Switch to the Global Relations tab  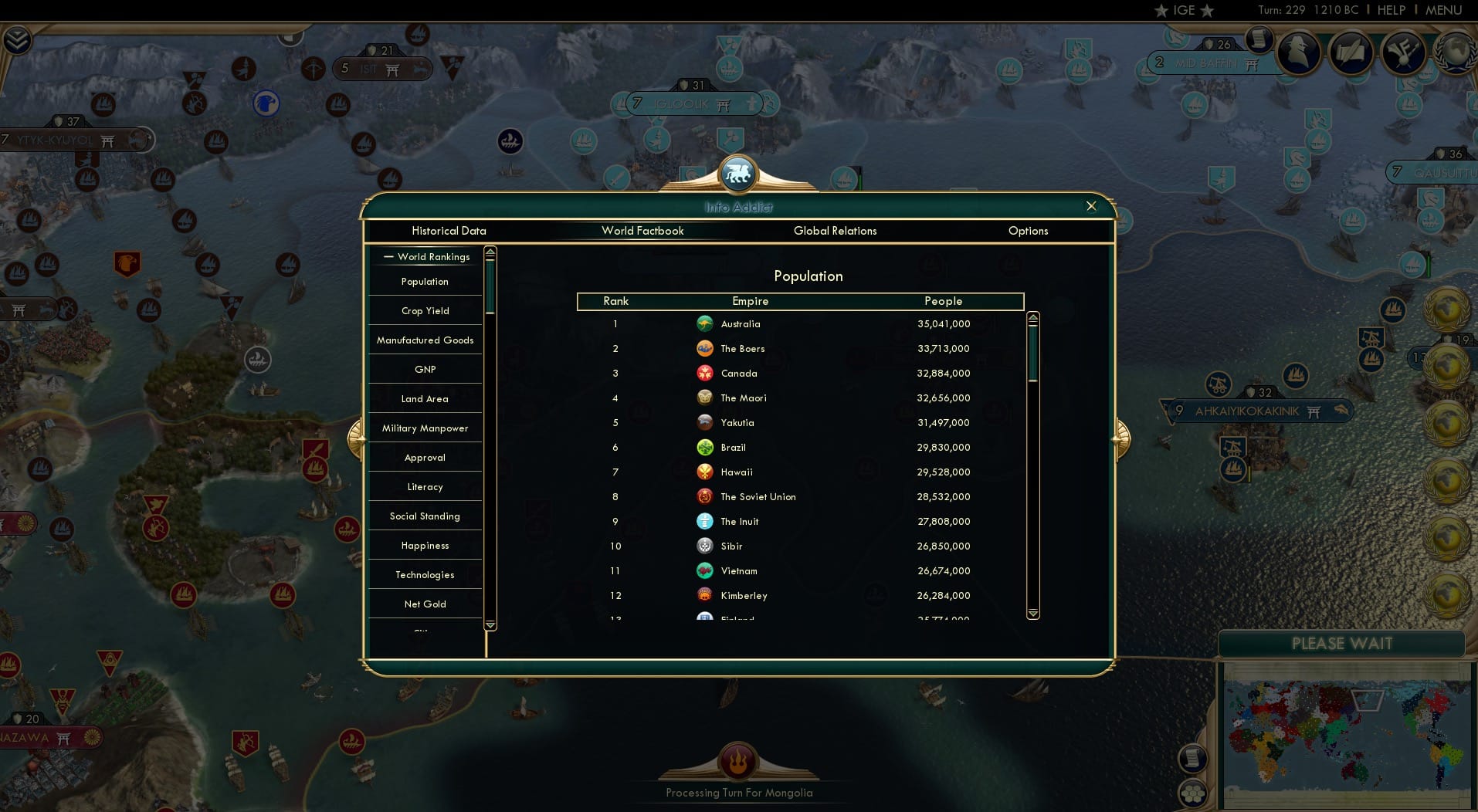pyautogui.click(x=835, y=231)
